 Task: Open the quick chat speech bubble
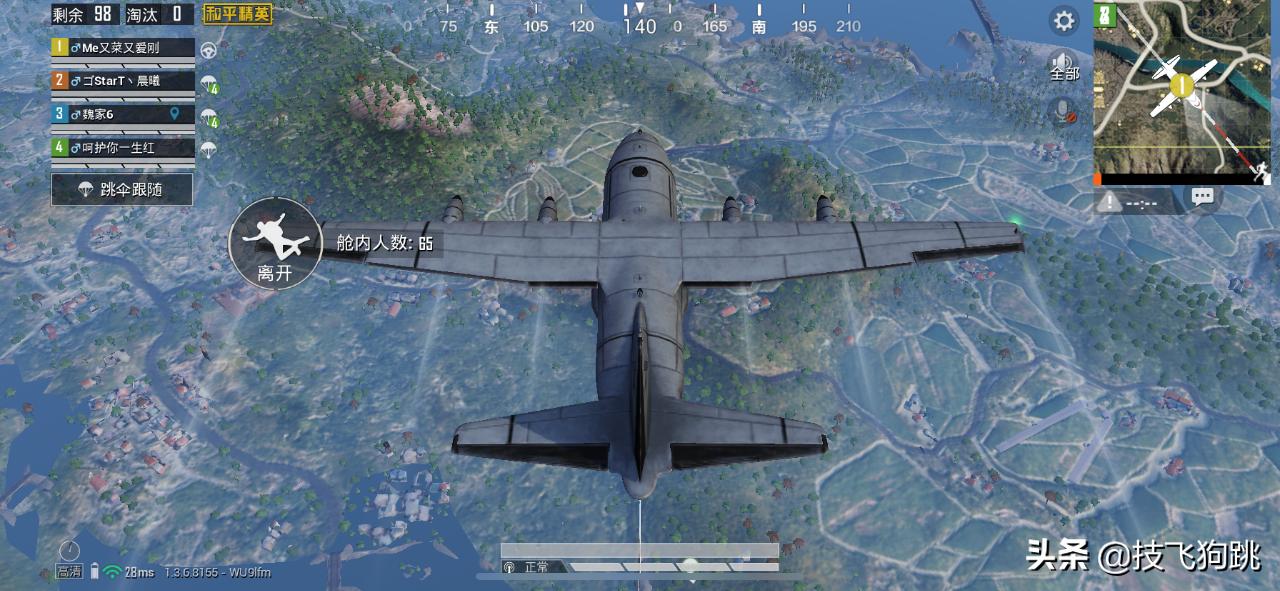coord(1203,198)
